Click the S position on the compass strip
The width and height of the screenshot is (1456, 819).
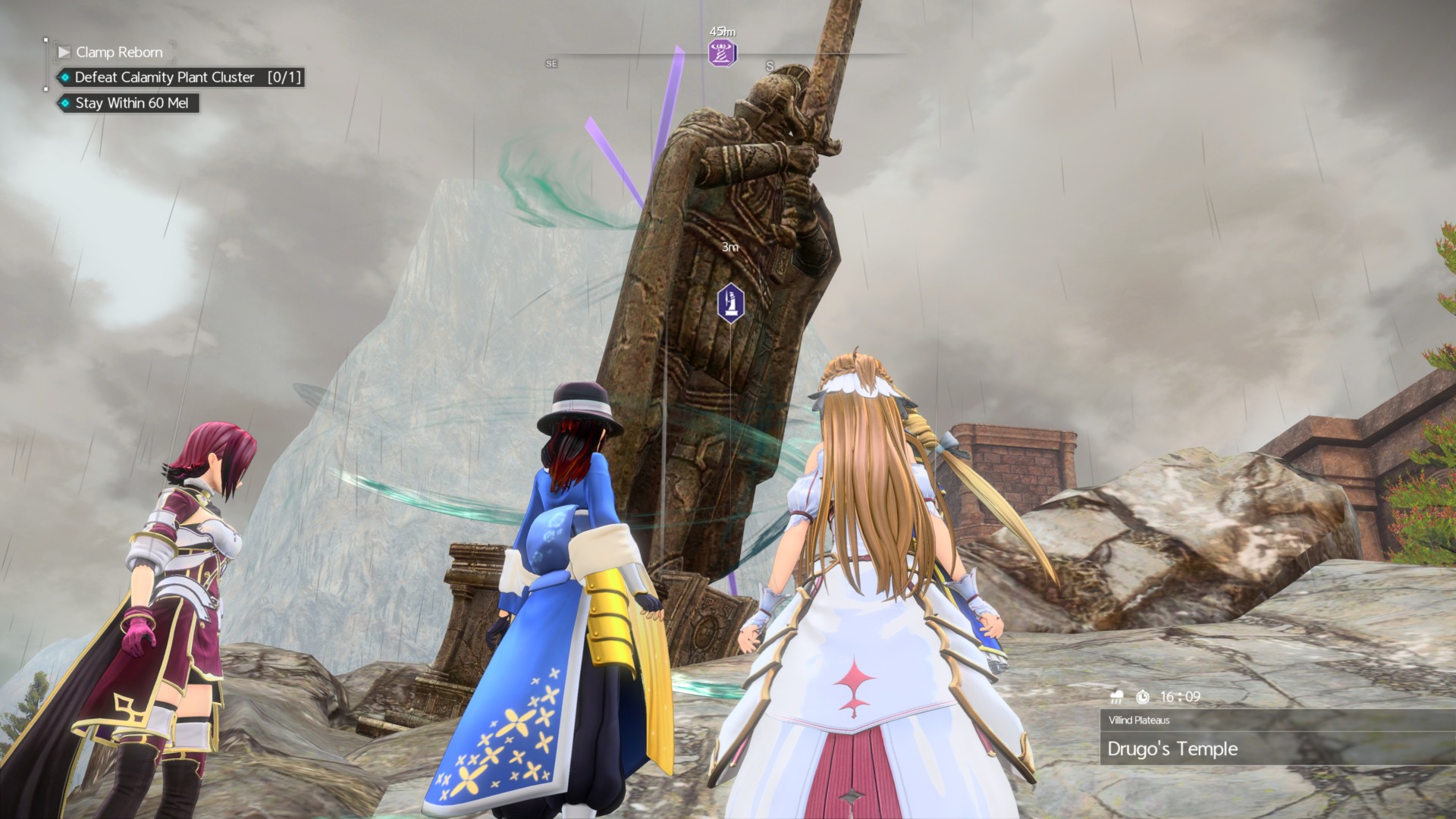768,65
